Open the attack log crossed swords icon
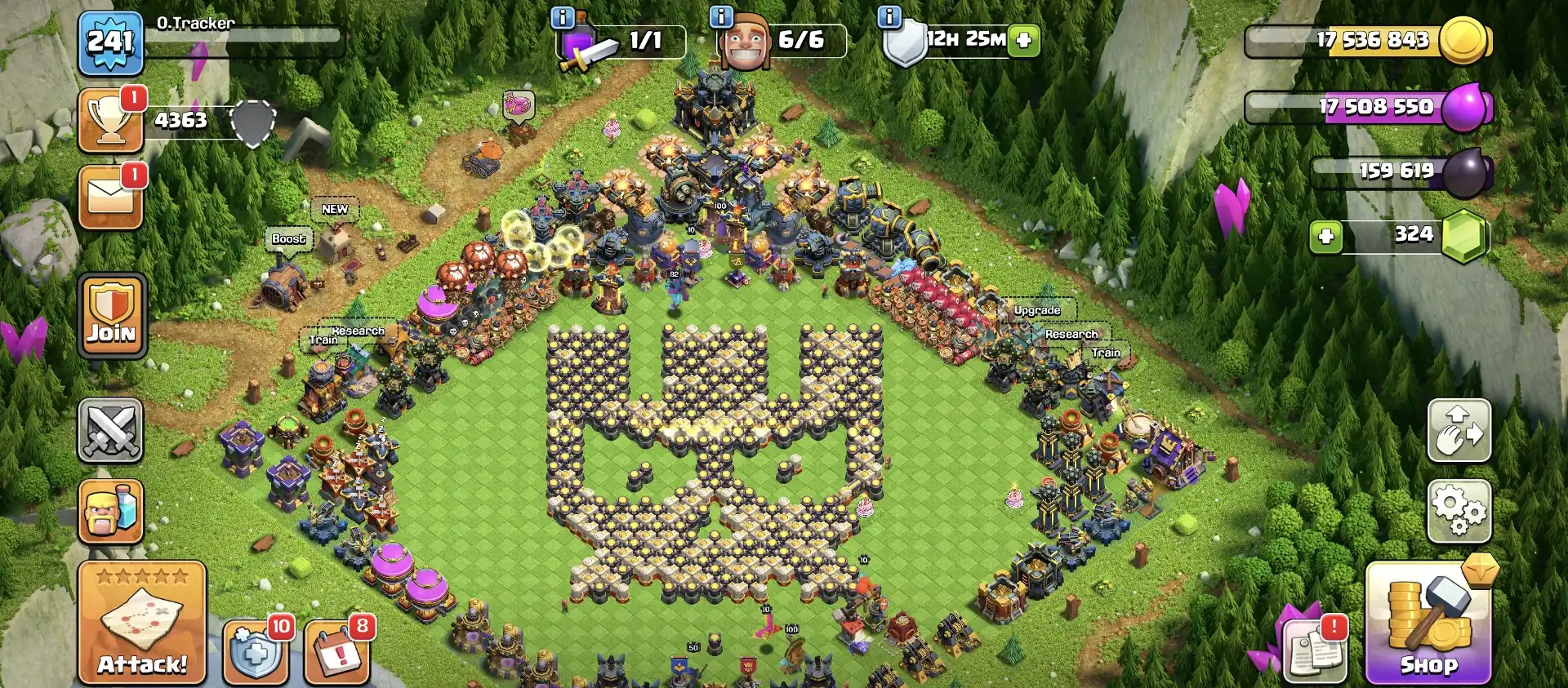The height and width of the screenshot is (688, 1568). click(x=111, y=428)
